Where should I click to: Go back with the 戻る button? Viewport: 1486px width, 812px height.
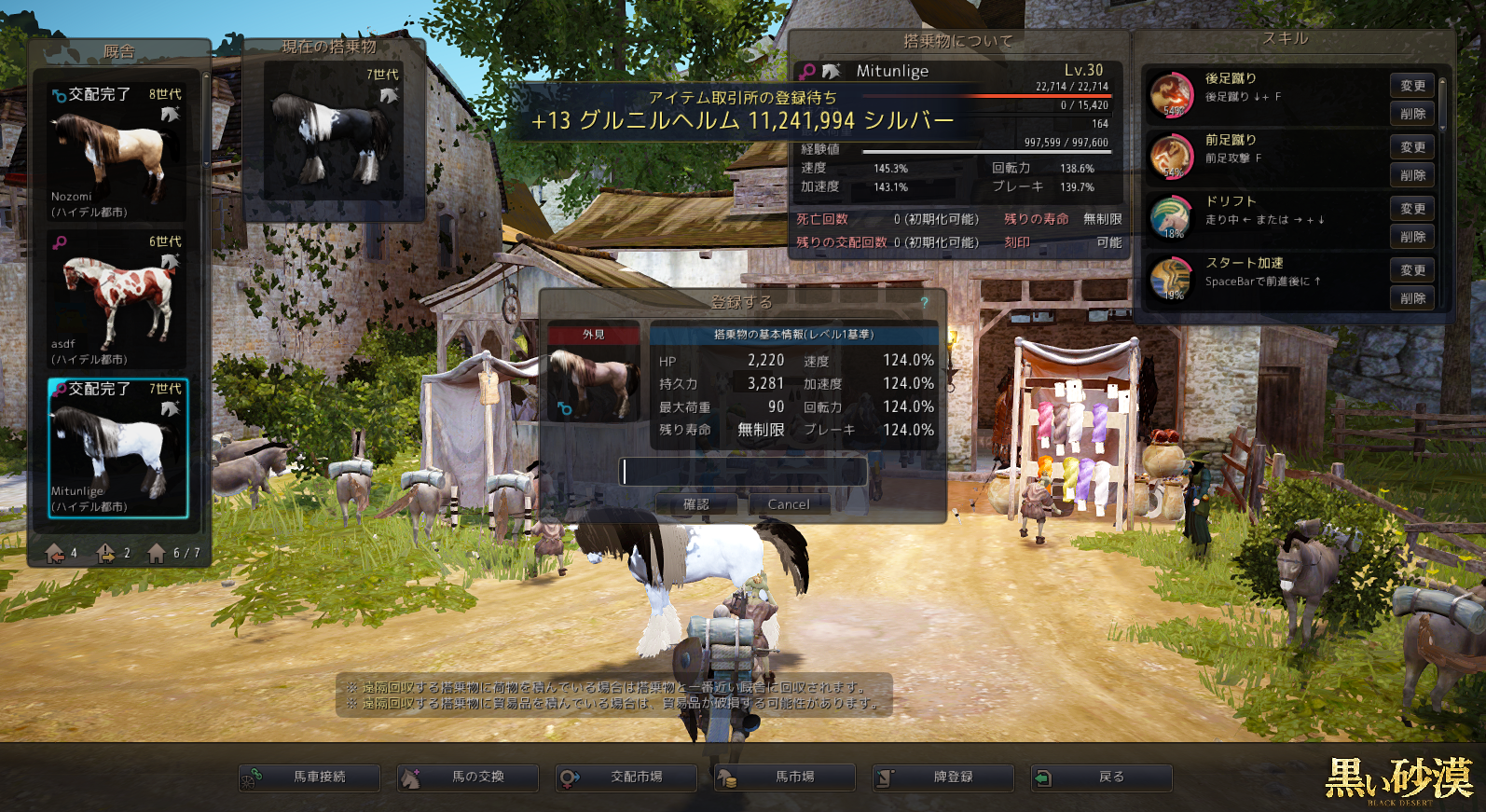(1102, 777)
